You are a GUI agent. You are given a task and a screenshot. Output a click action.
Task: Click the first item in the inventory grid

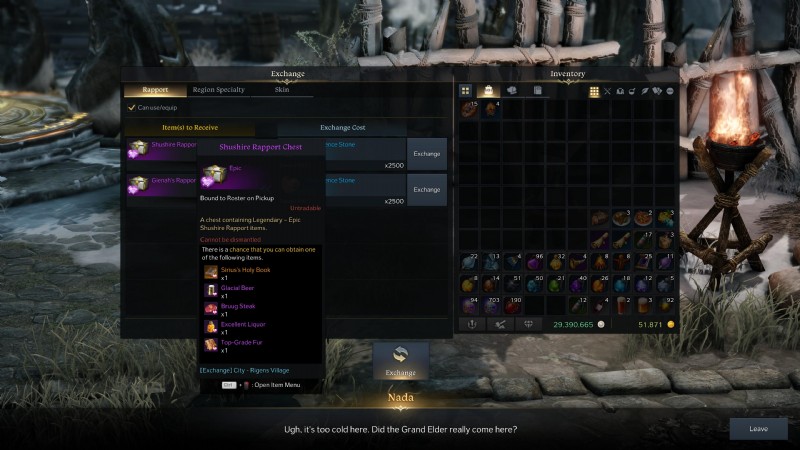(x=468, y=109)
